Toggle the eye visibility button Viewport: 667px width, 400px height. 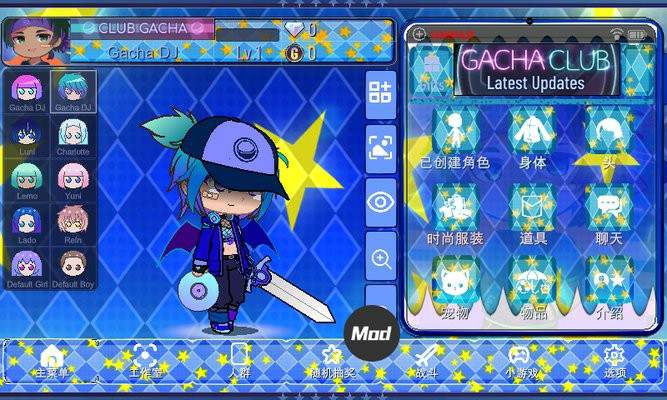pos(381,202)
